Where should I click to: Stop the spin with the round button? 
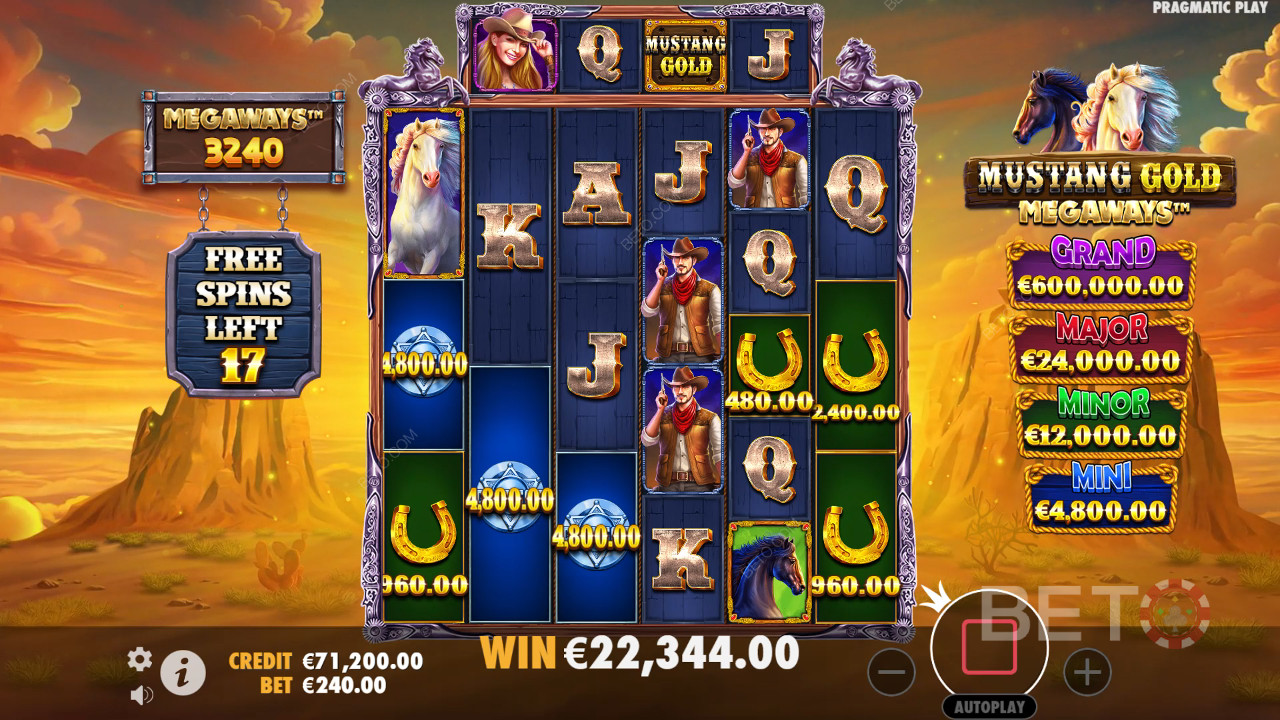click(989, 648)
